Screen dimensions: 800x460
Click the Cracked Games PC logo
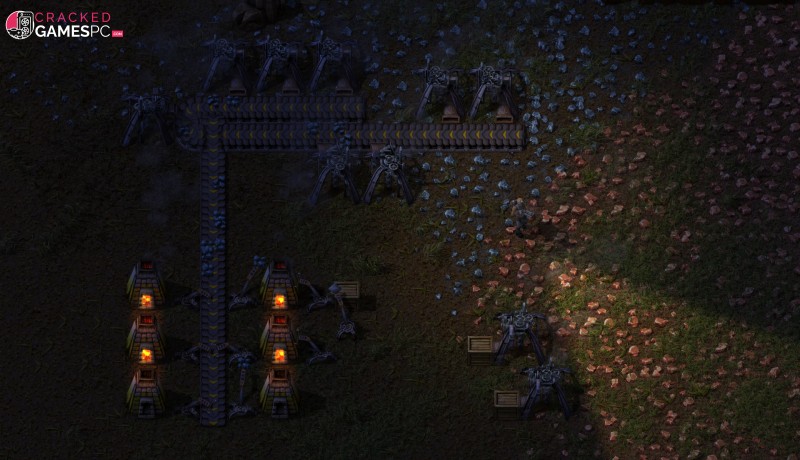coord(63,25)
